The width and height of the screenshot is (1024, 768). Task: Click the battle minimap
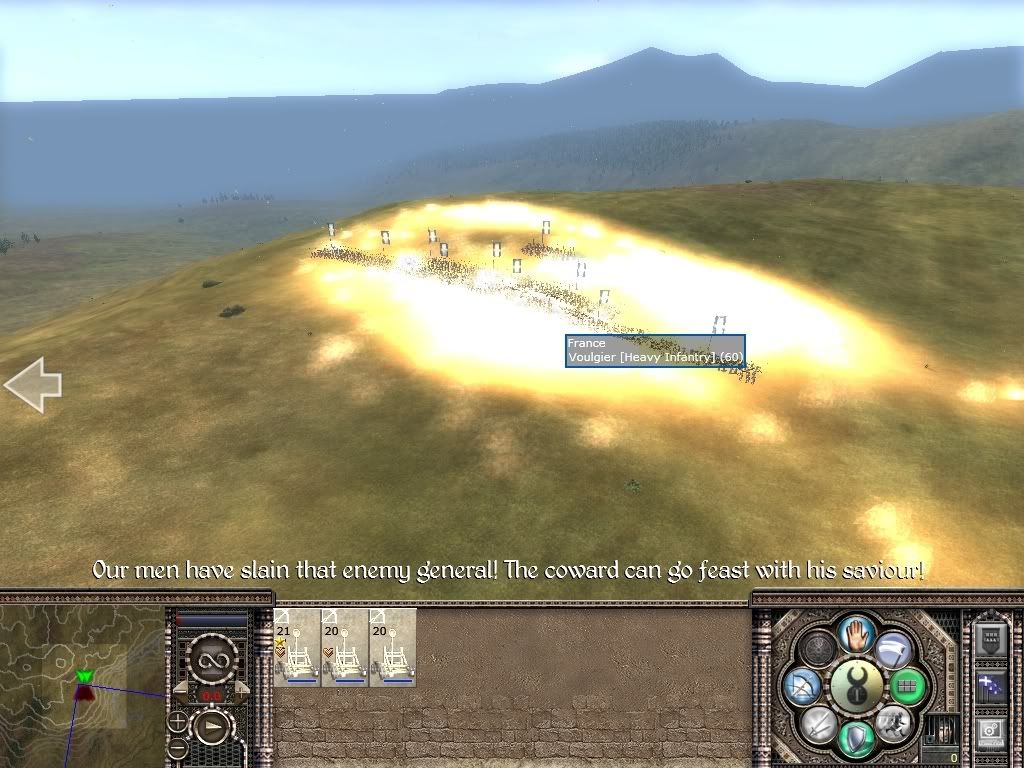coord(82,681)
